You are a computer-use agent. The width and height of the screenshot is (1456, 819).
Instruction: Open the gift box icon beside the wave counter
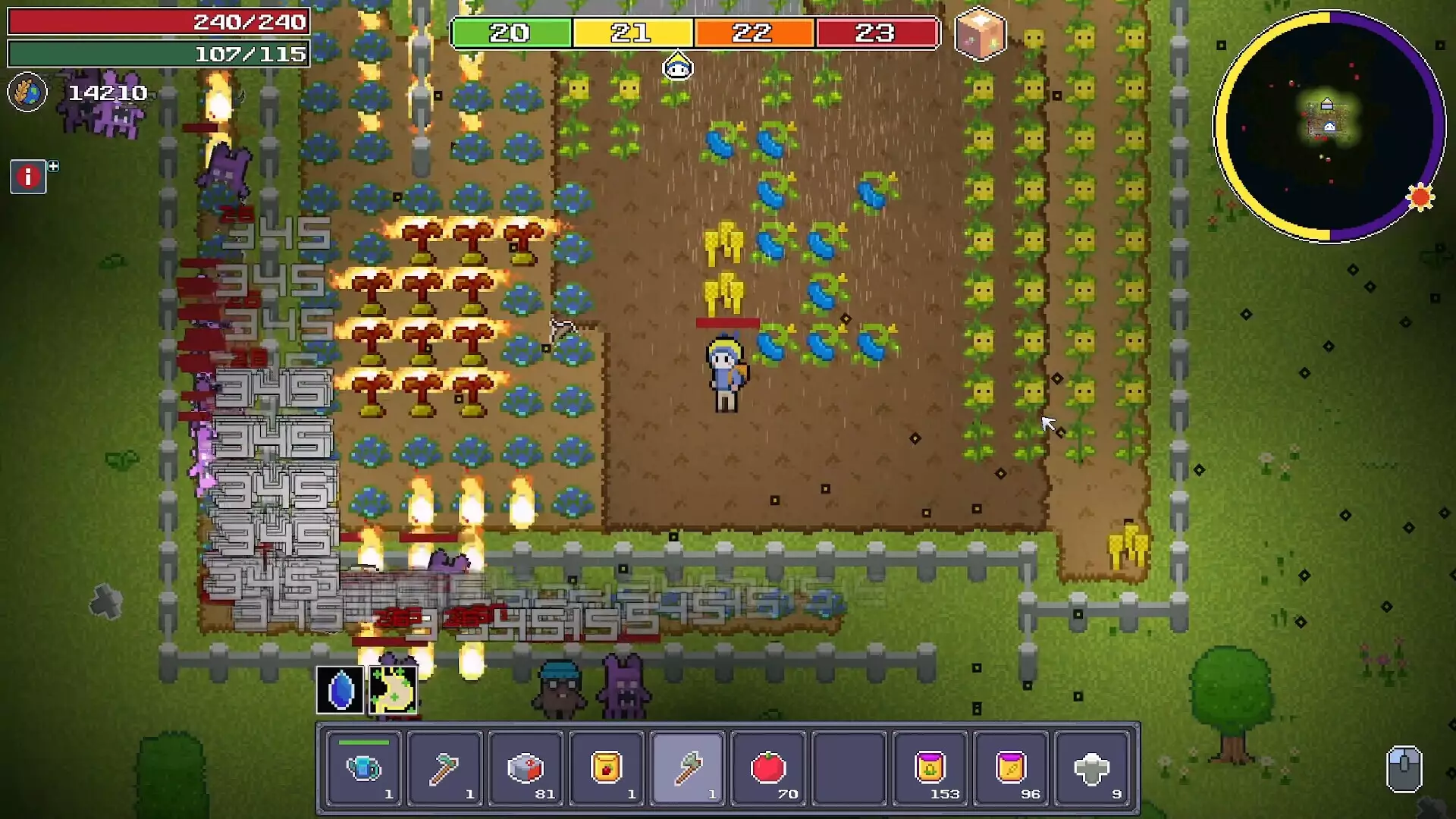click(x=981, y=33)
